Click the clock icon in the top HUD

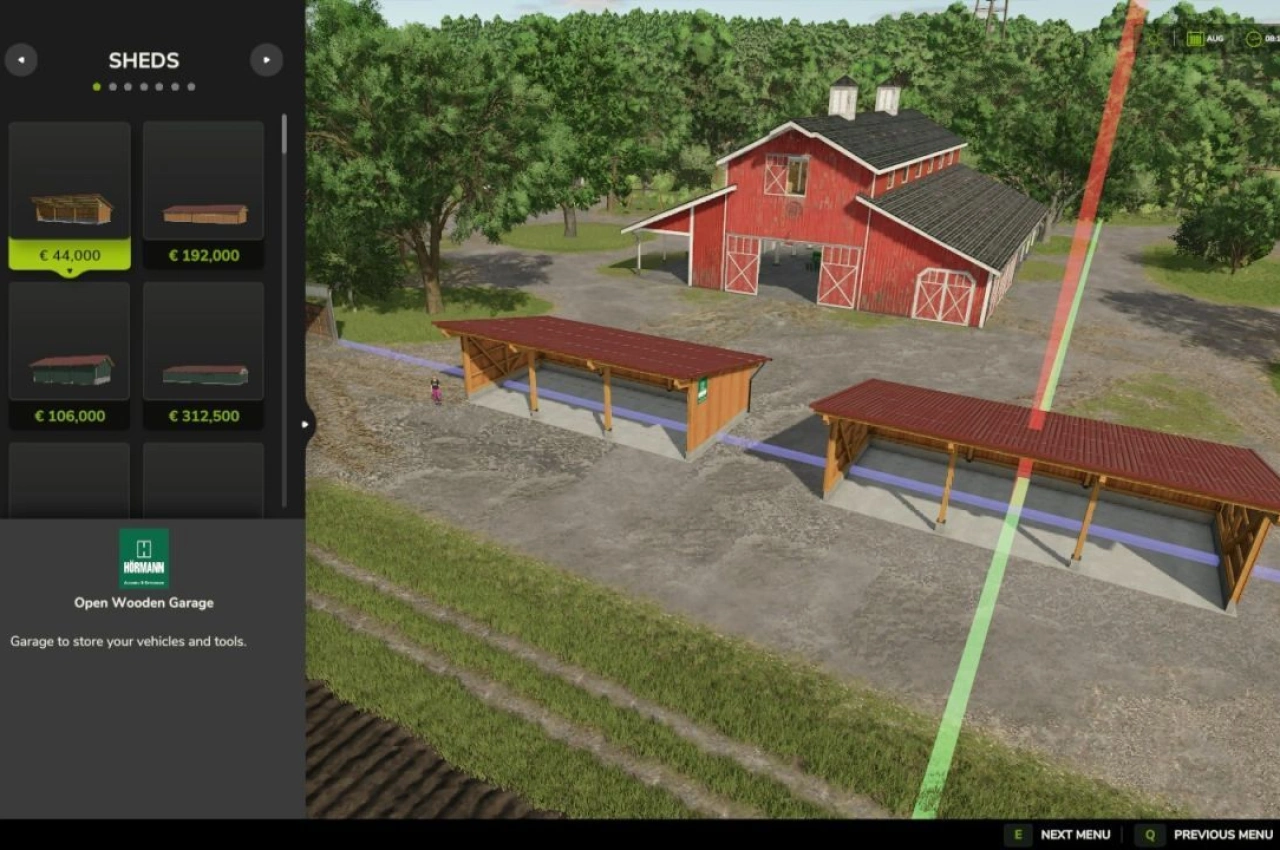(x=1254, y=39)
